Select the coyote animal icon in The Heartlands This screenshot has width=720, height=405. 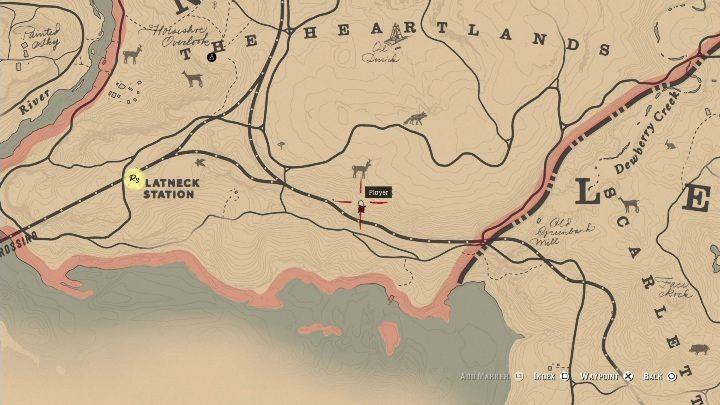point(414,119)
